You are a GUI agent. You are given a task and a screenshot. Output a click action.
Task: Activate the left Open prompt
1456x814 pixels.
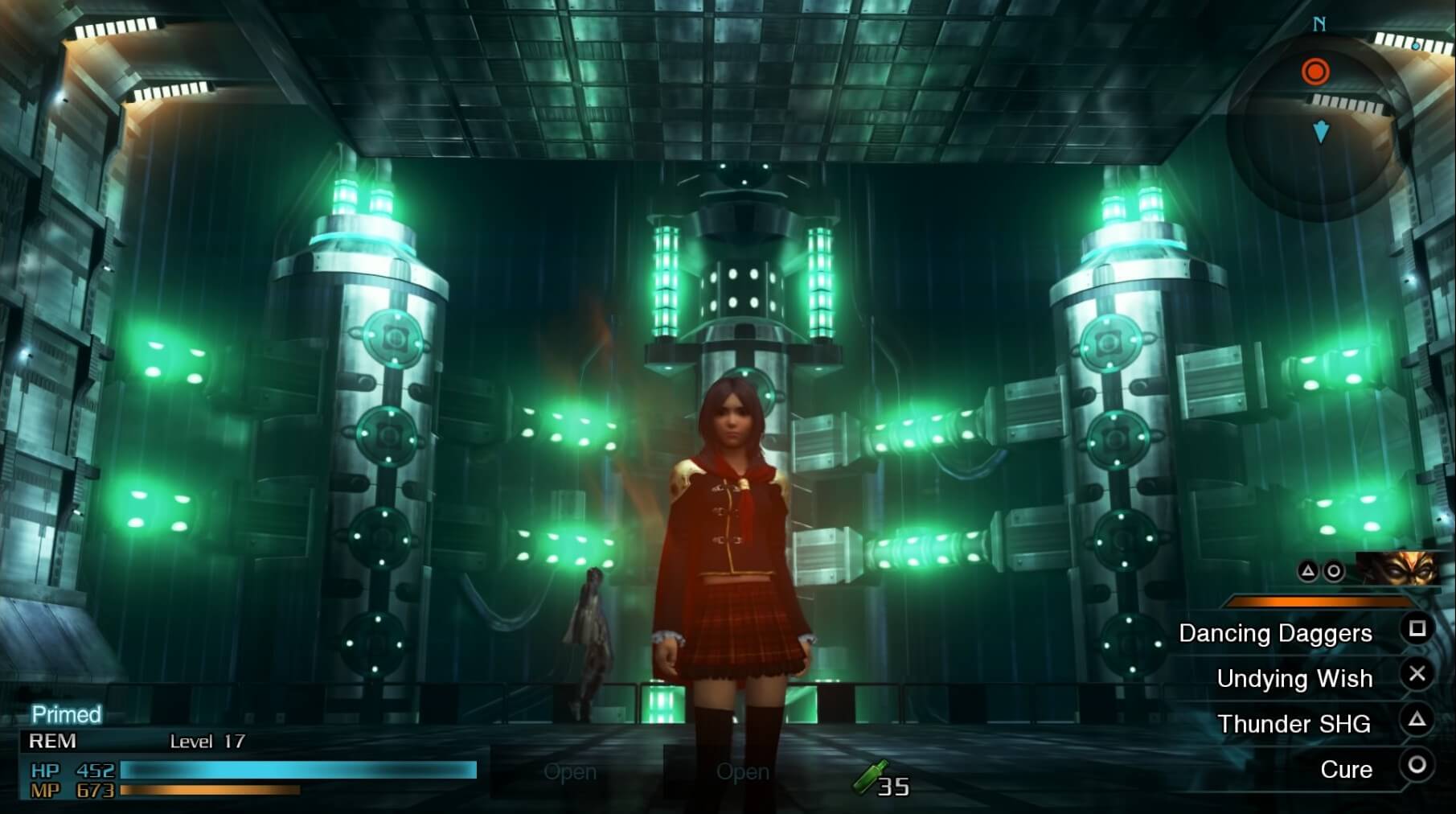click(x=571, y=772)
